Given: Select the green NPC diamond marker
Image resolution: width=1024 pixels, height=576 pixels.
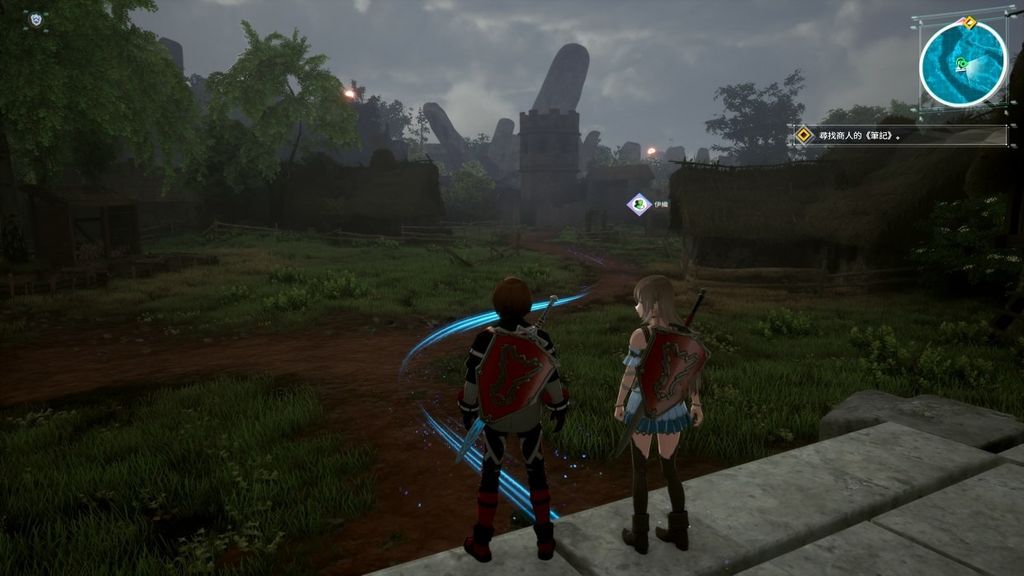Looking at the screenshot, I should 636,204.
